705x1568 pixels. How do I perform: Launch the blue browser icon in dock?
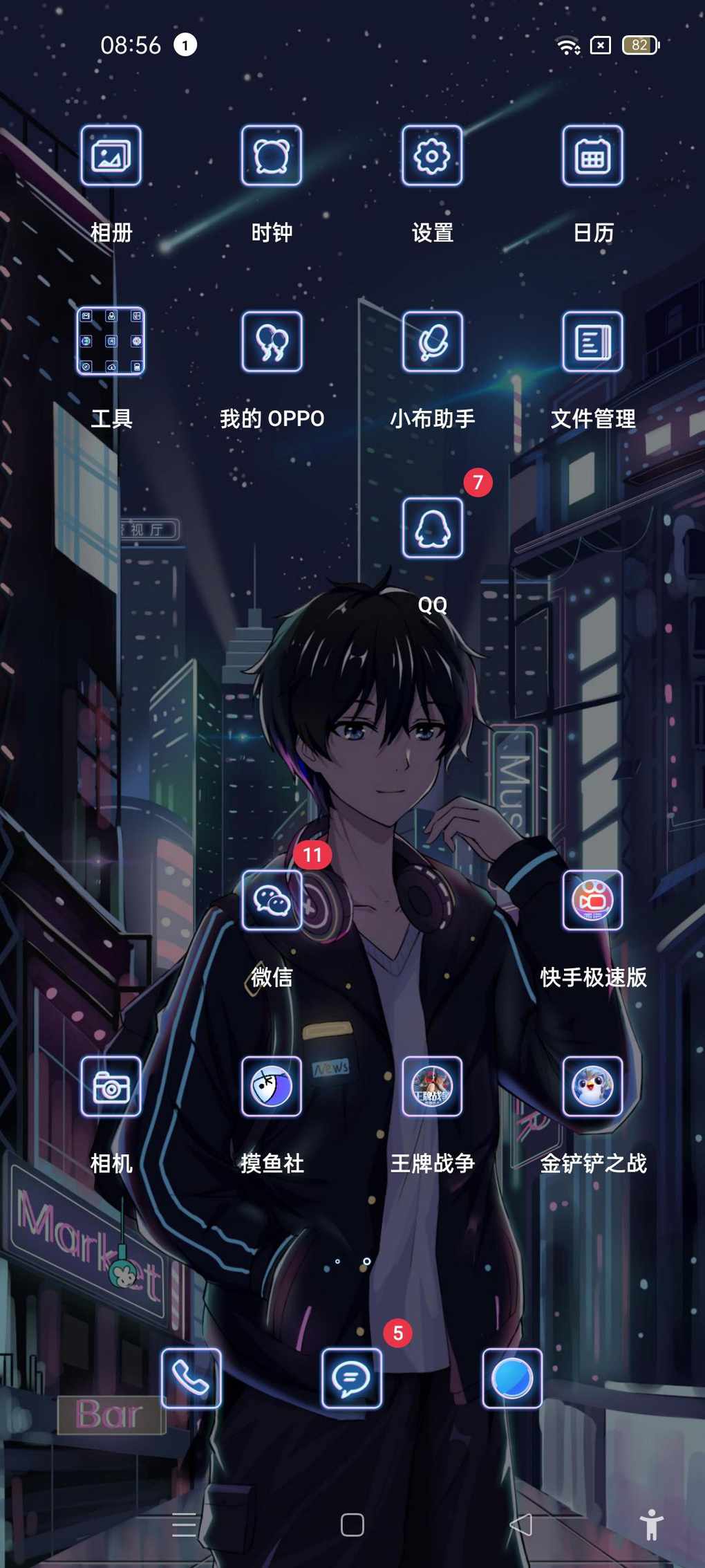[x=512, y=1378]
